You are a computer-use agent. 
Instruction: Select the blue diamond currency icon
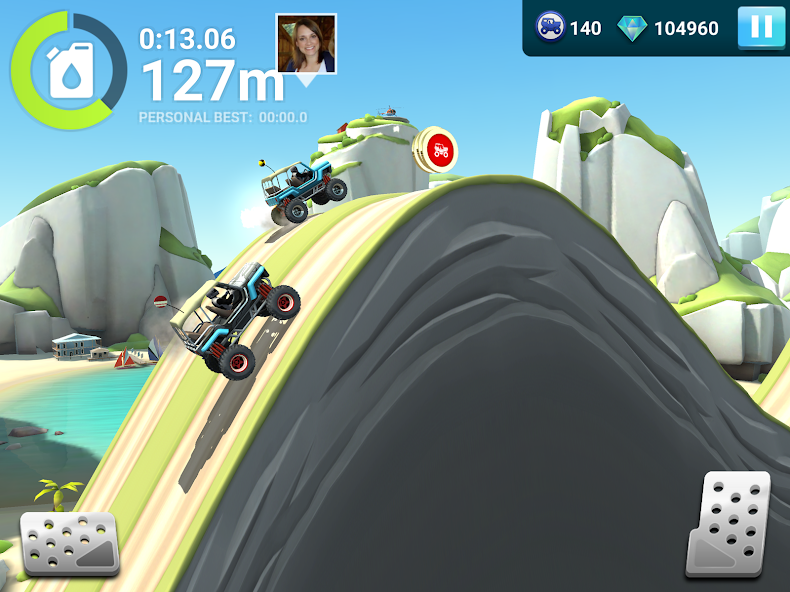[x=632, y=28]
